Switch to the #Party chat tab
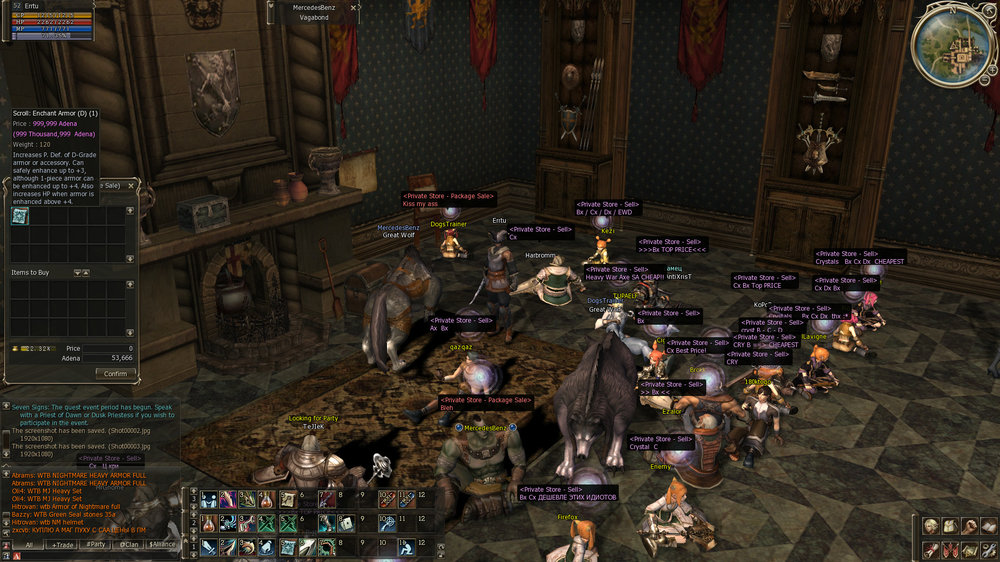The width and height of the screenshot is (1000, 562). 97,545
